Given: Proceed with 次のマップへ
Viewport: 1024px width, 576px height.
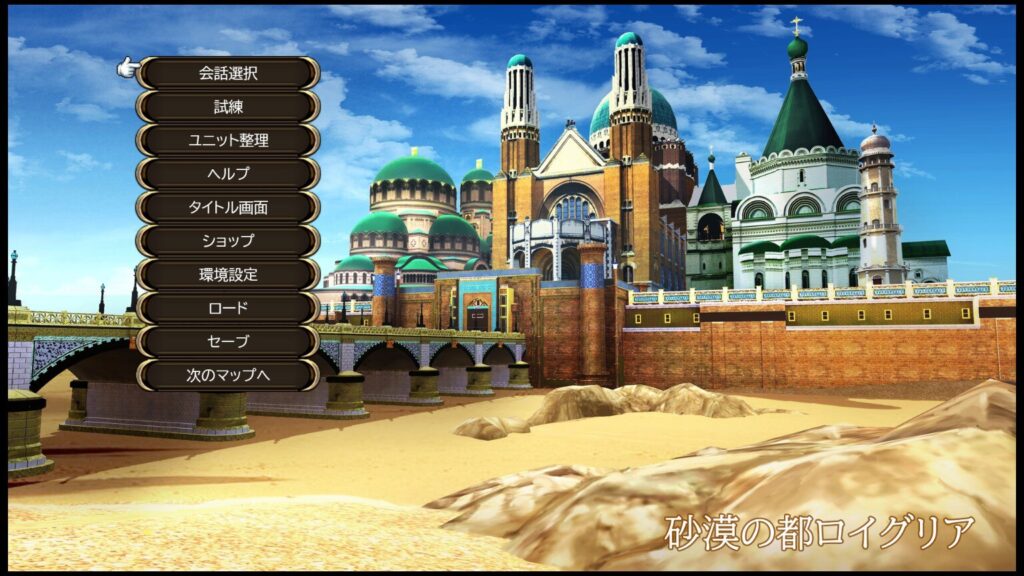Looking at the screenshot, I should (228, 375).
